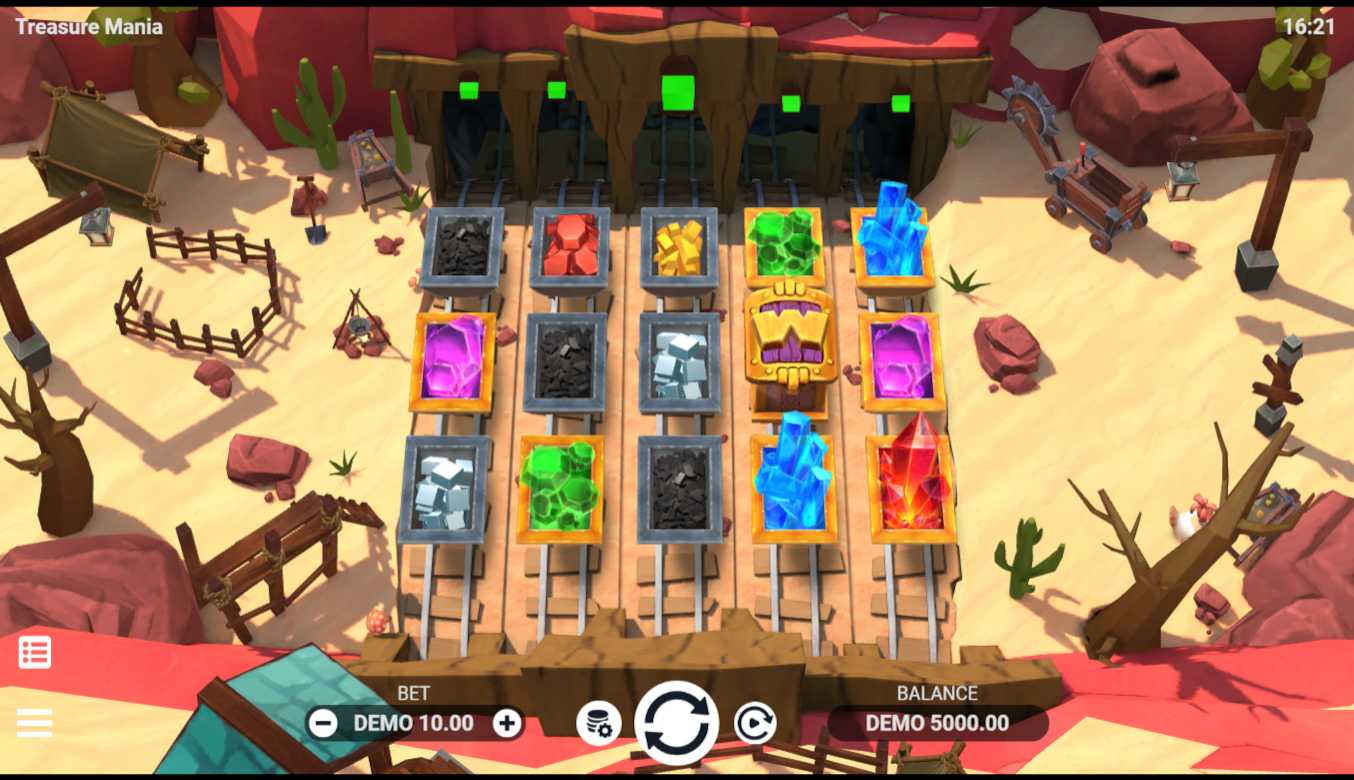The image size is (1354, 780).
Task: Open the paytable list icon
Action: pyautogui.click(x=35, y=652)
